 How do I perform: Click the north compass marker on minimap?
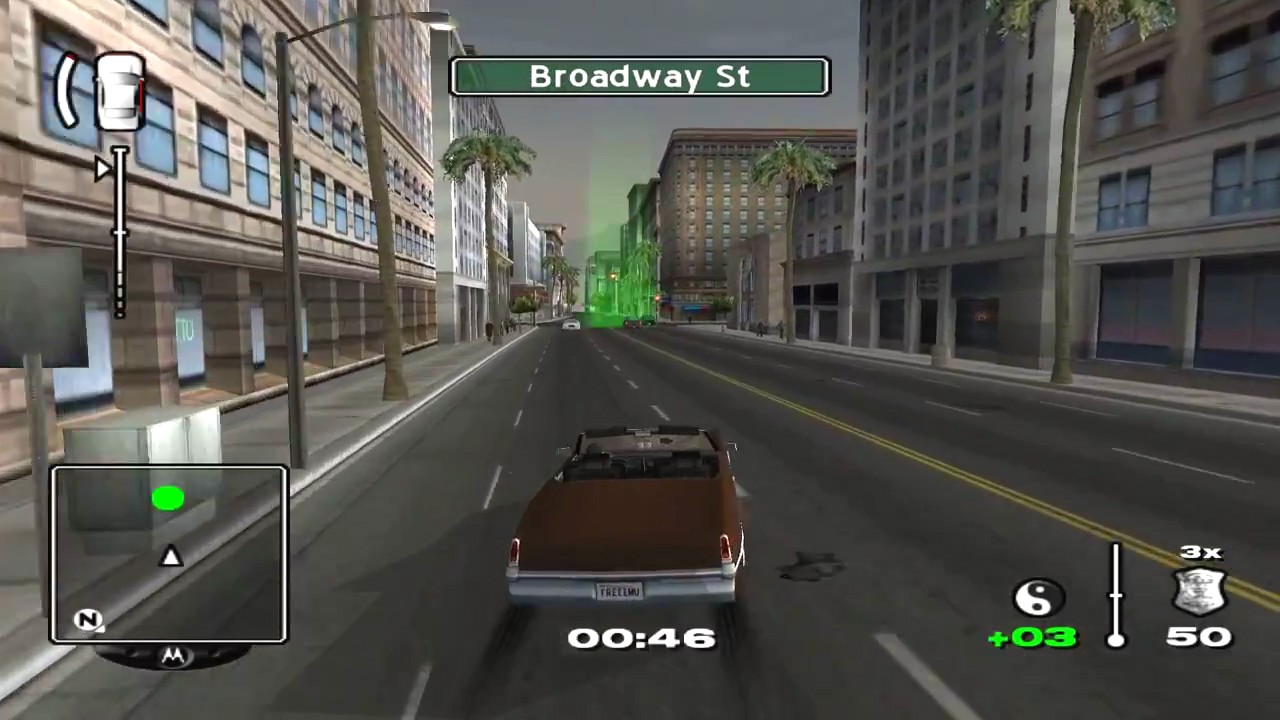pyautogui.click(x=88, y=620)
